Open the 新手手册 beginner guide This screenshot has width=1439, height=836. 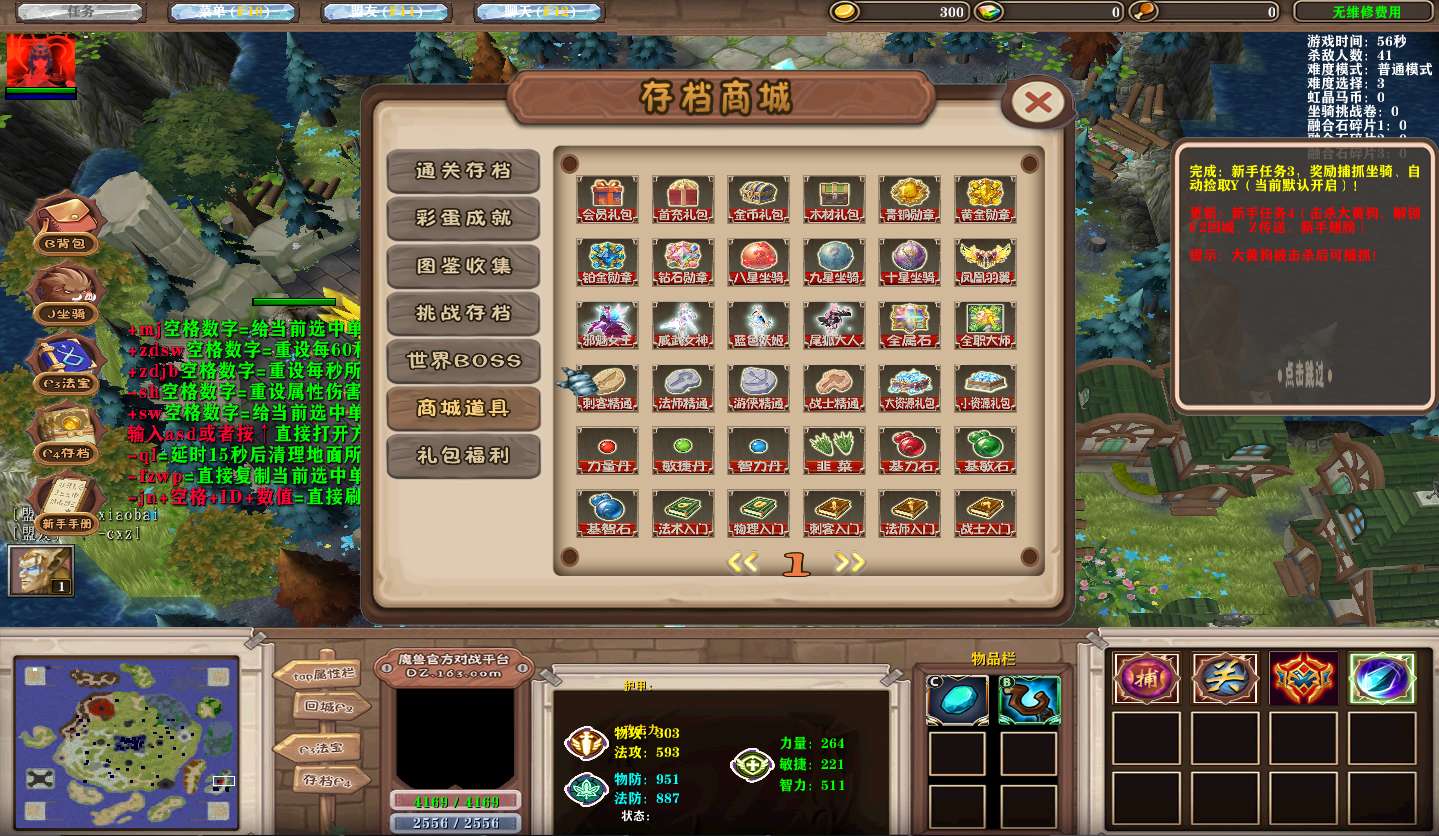pos(67,505)
